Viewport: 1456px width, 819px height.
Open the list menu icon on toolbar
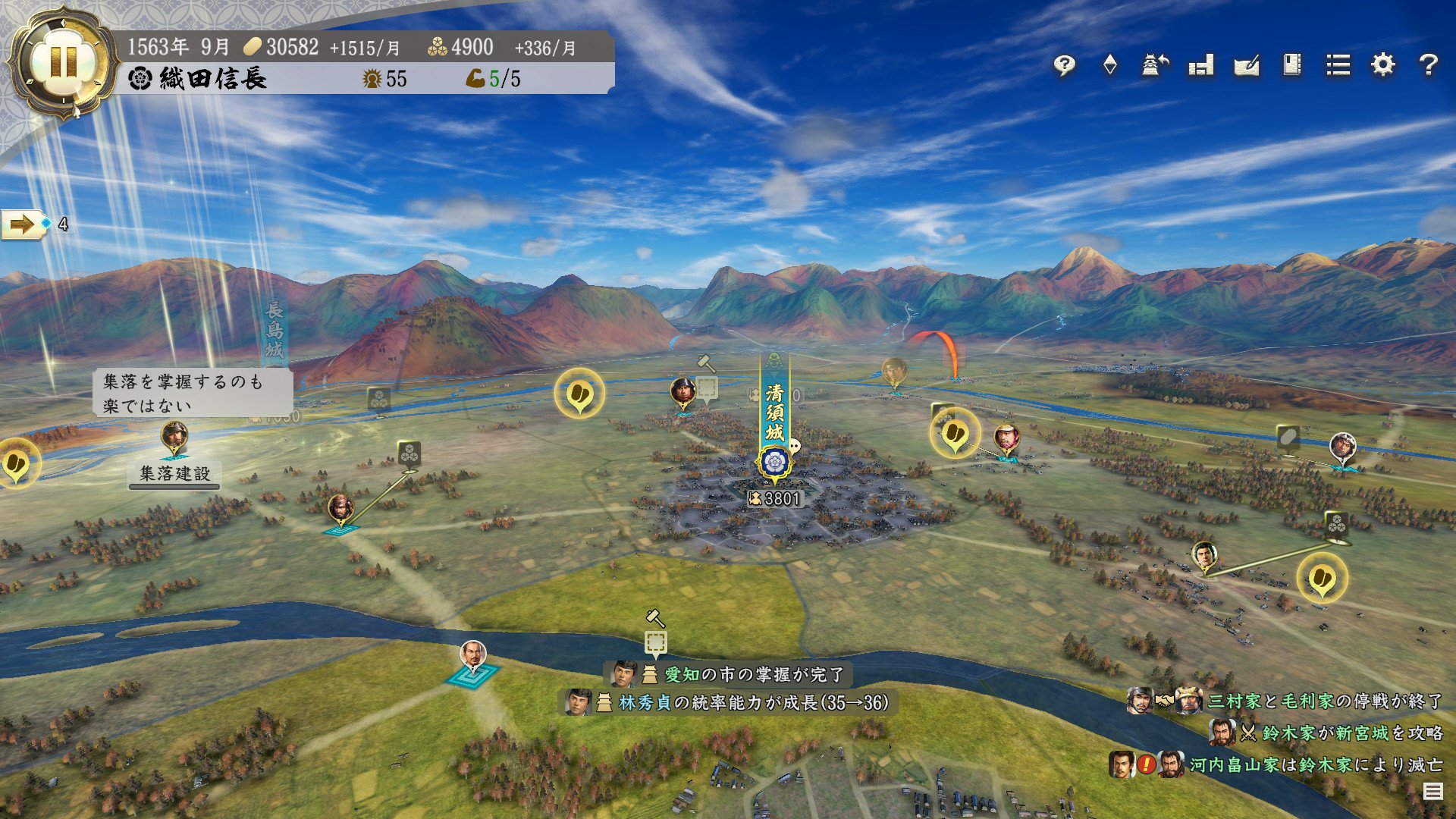[1338, 66]
